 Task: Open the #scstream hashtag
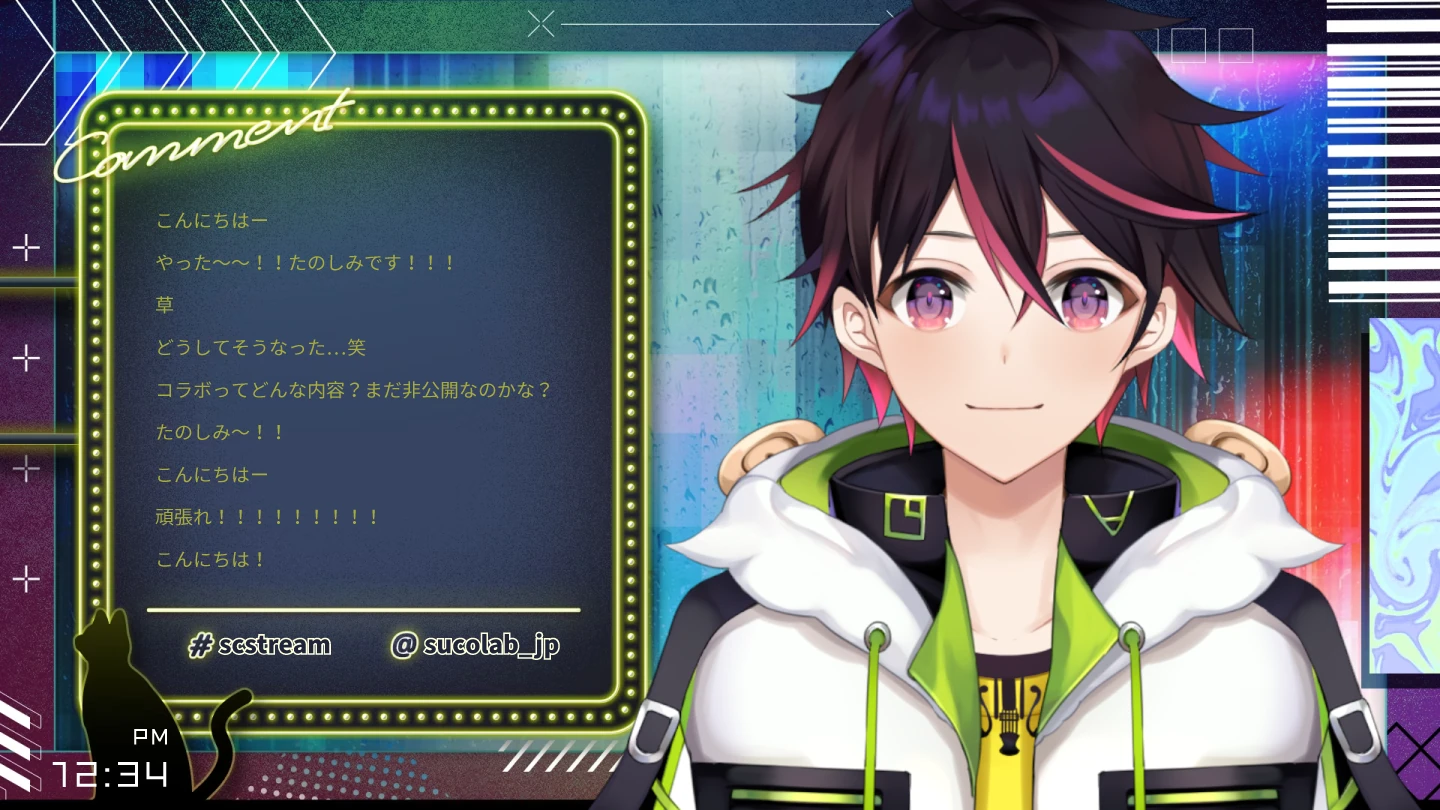click(260, 645)
